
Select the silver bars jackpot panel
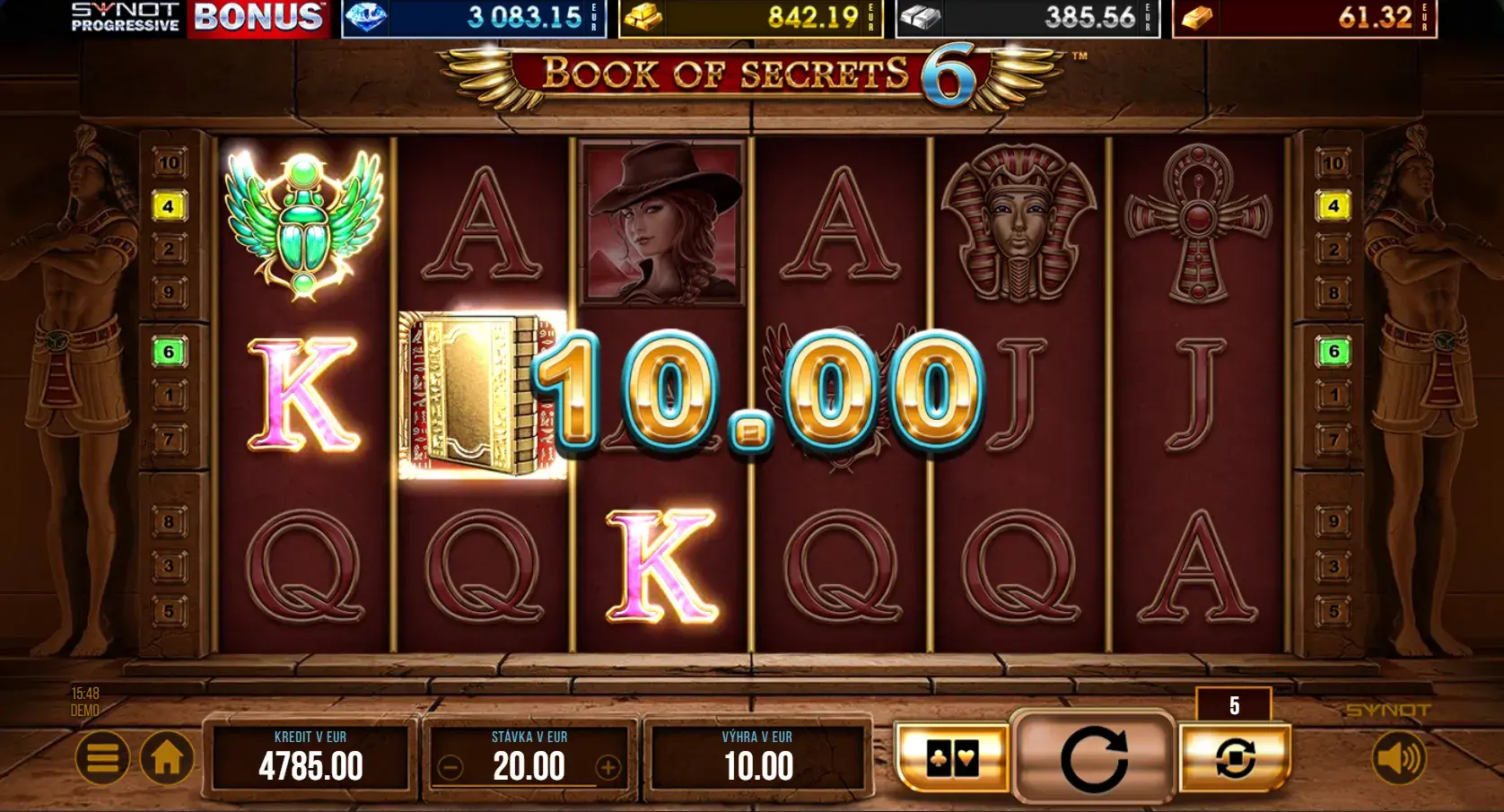click(1027, 18)
